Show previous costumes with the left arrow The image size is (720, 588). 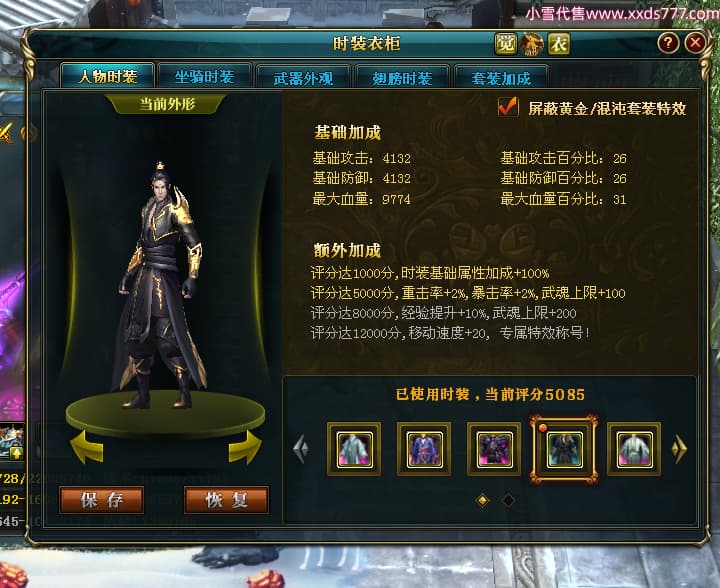point(300,449)
